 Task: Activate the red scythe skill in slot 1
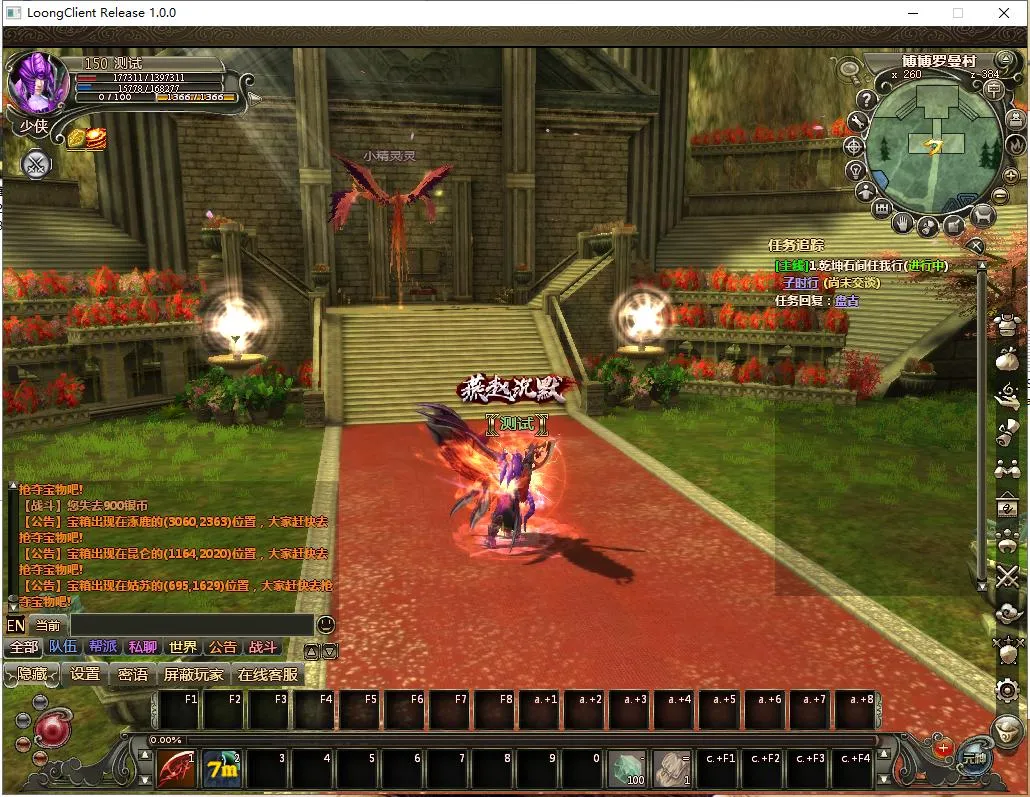[x=177, y=769]
